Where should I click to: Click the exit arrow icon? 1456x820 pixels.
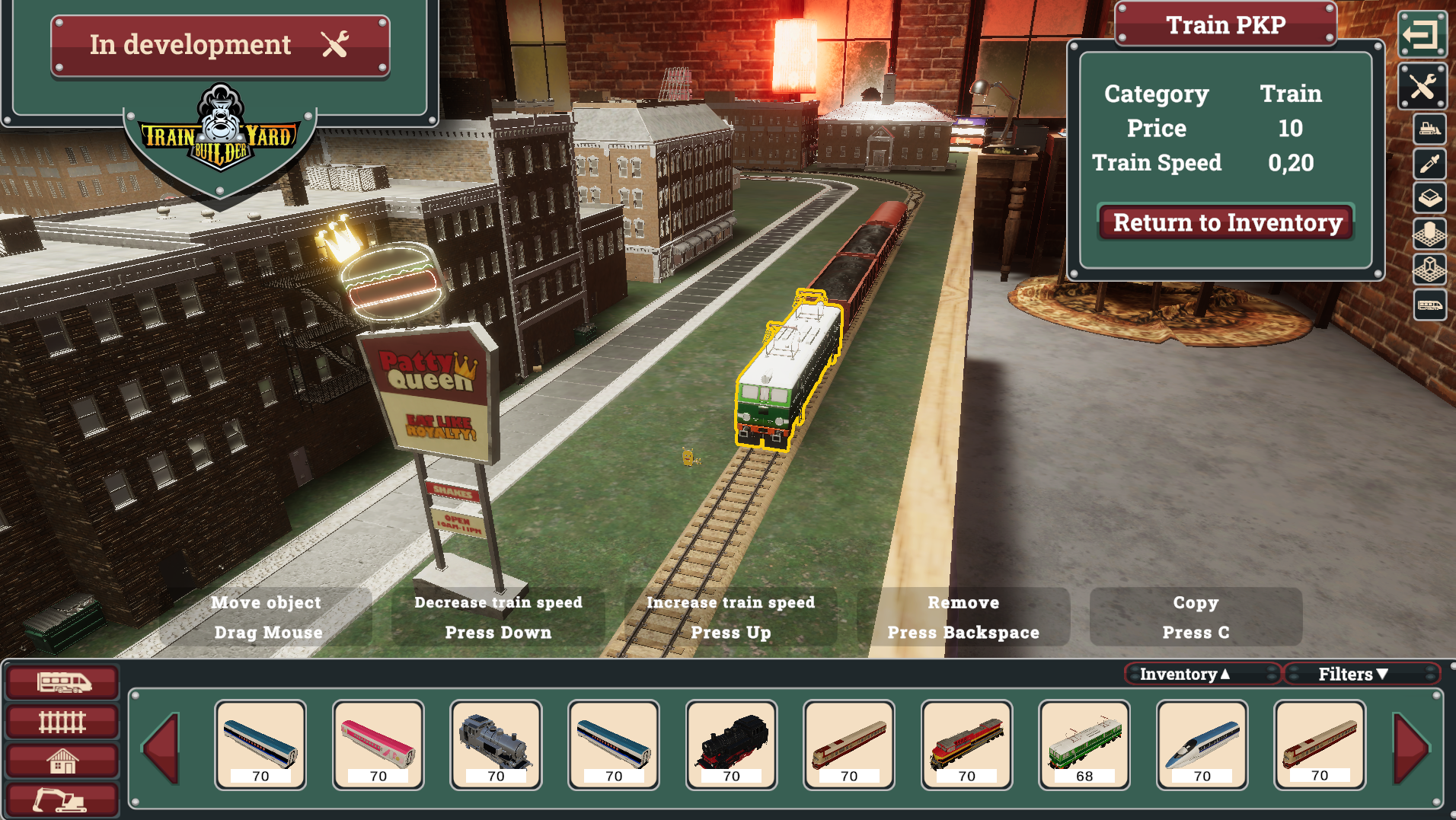[1422, 34]
